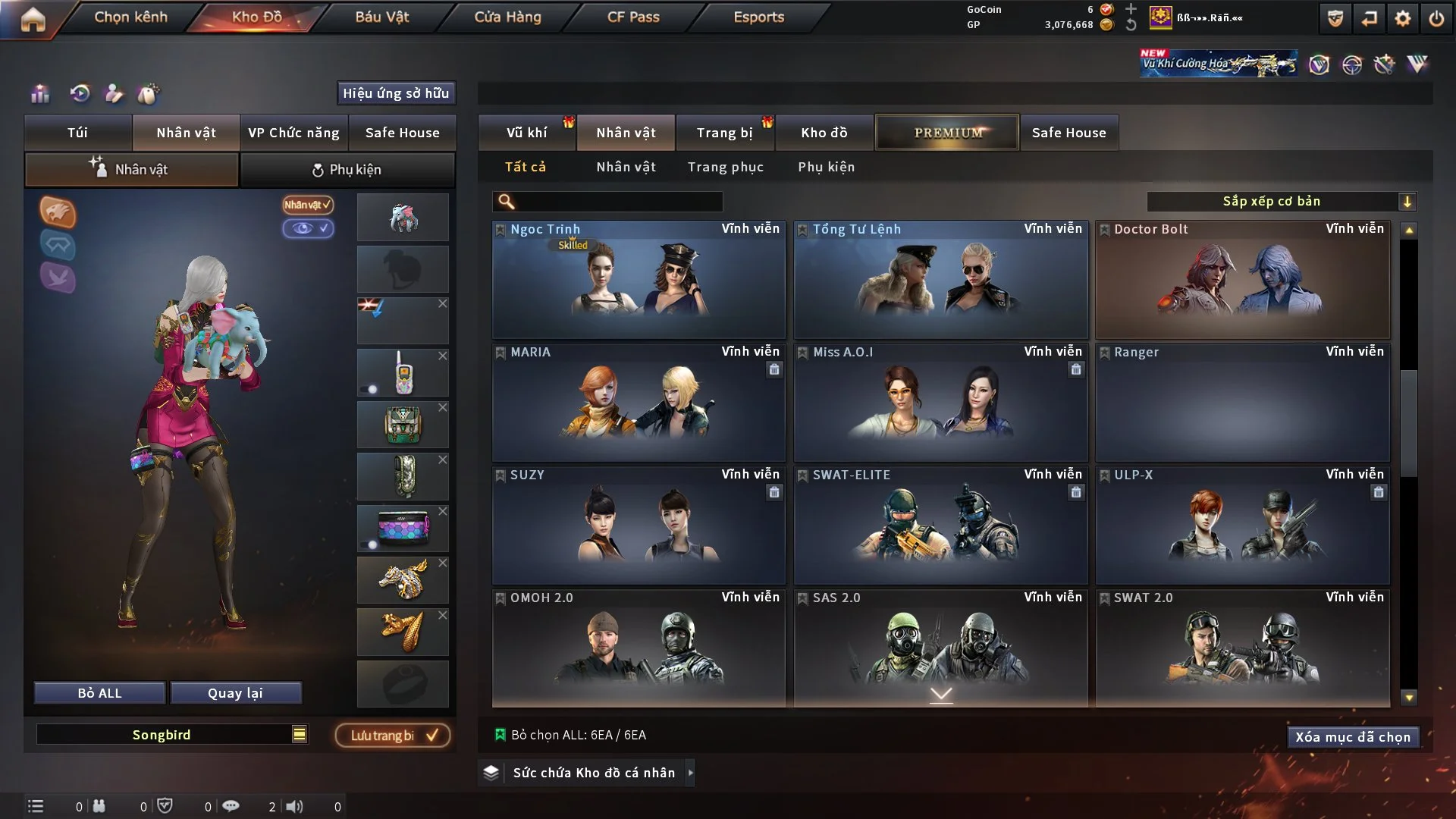Viewport: 1456px width, 819px height.
Task: Open the settings gear icon
Action: point(1402,19)
